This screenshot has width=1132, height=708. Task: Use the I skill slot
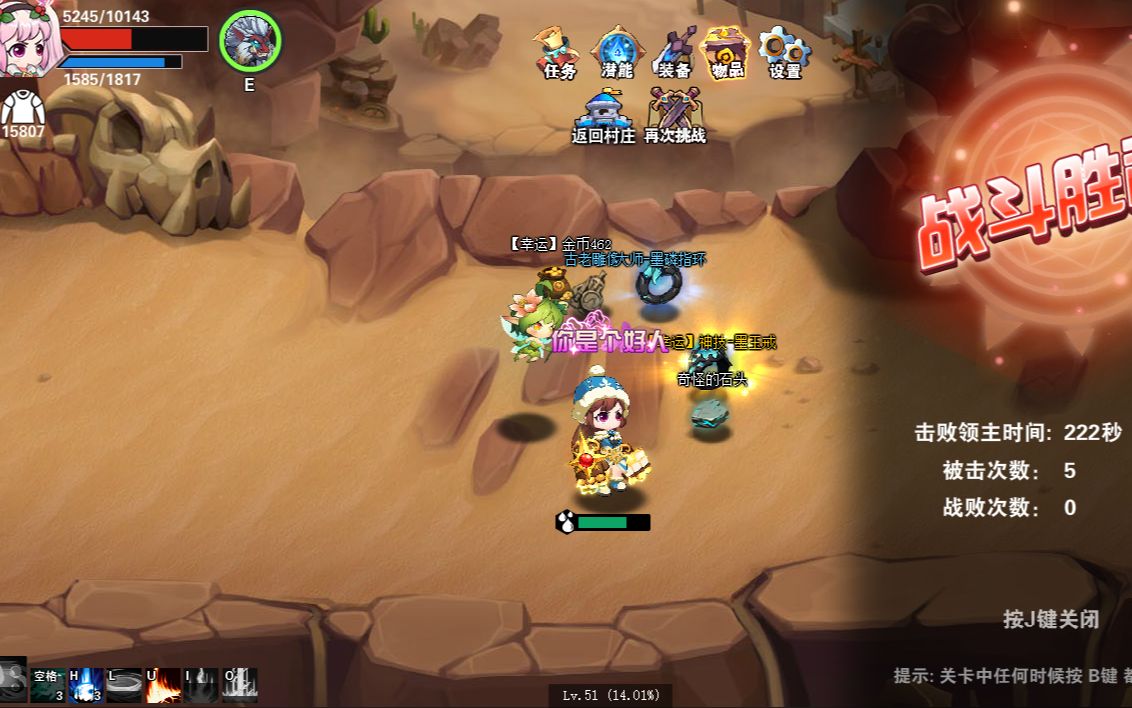(201, 685)
